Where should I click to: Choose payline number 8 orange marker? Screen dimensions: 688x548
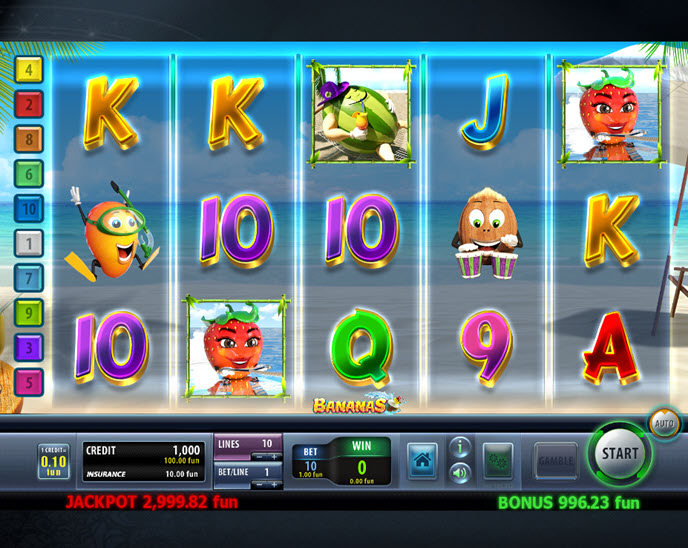pyautogui.click(x=30, y=138)
